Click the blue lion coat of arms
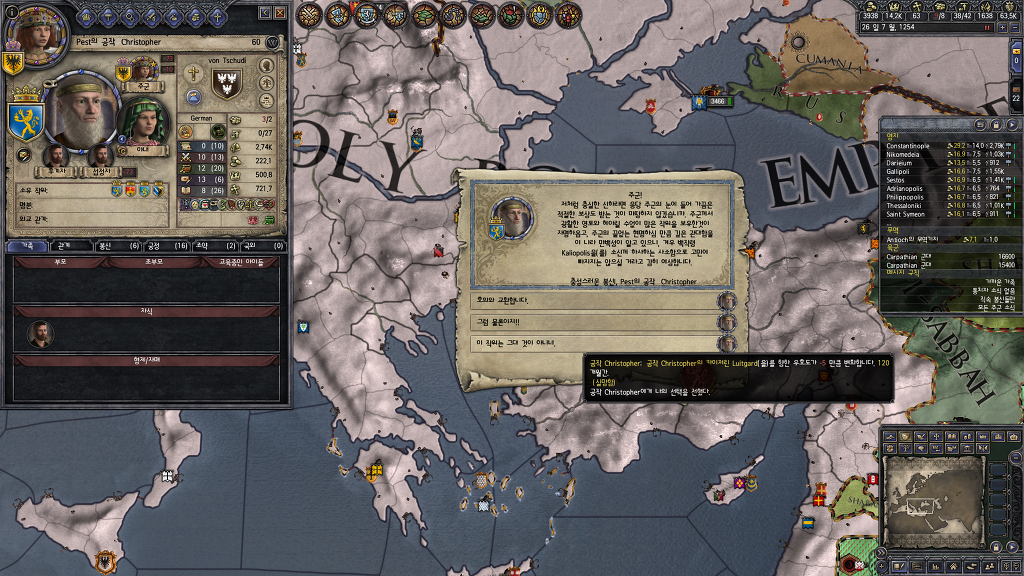 click(x=24, y=120)
